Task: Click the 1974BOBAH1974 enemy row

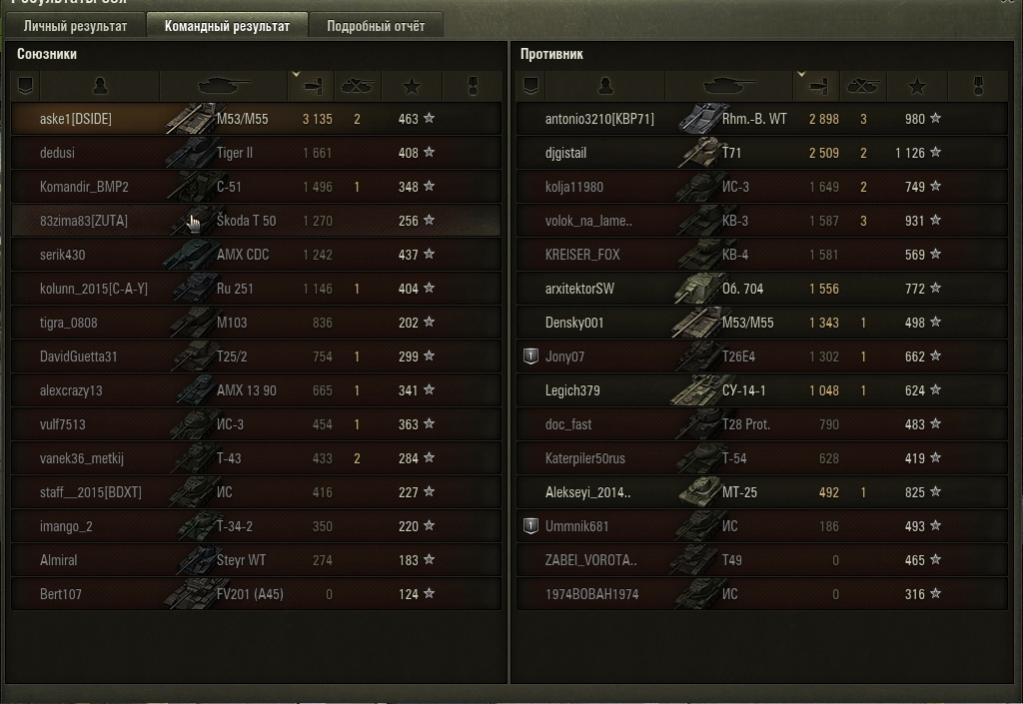Action: point(760,594)
